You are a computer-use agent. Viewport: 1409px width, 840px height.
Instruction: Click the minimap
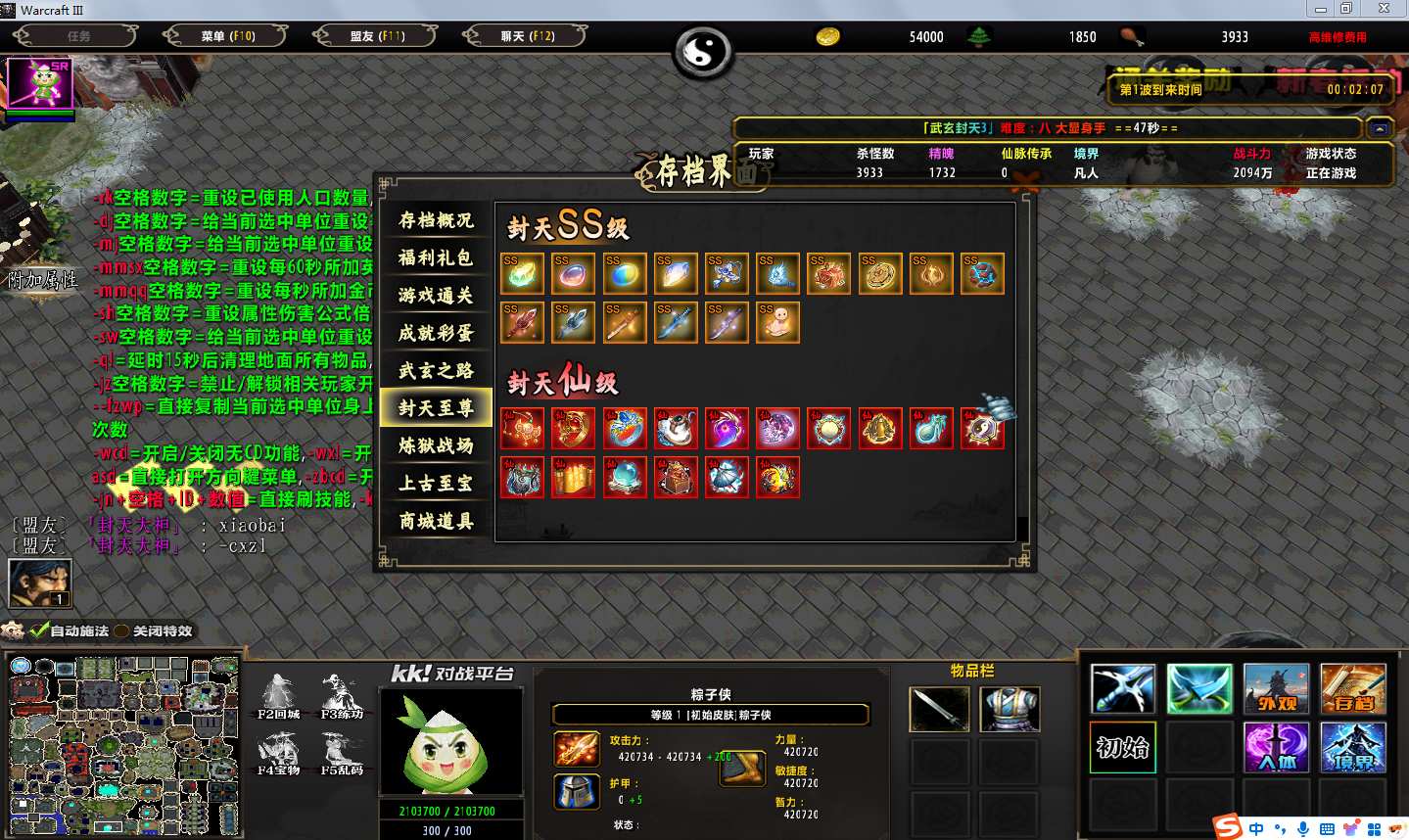(x=123, y=745)
